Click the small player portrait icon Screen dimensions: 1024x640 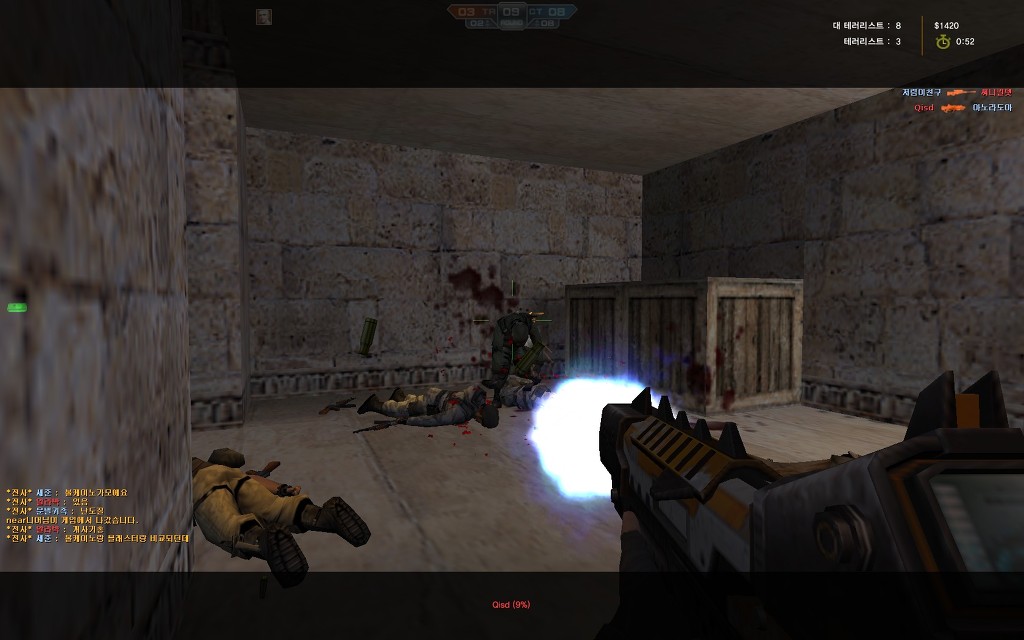(x=264, y=16)
